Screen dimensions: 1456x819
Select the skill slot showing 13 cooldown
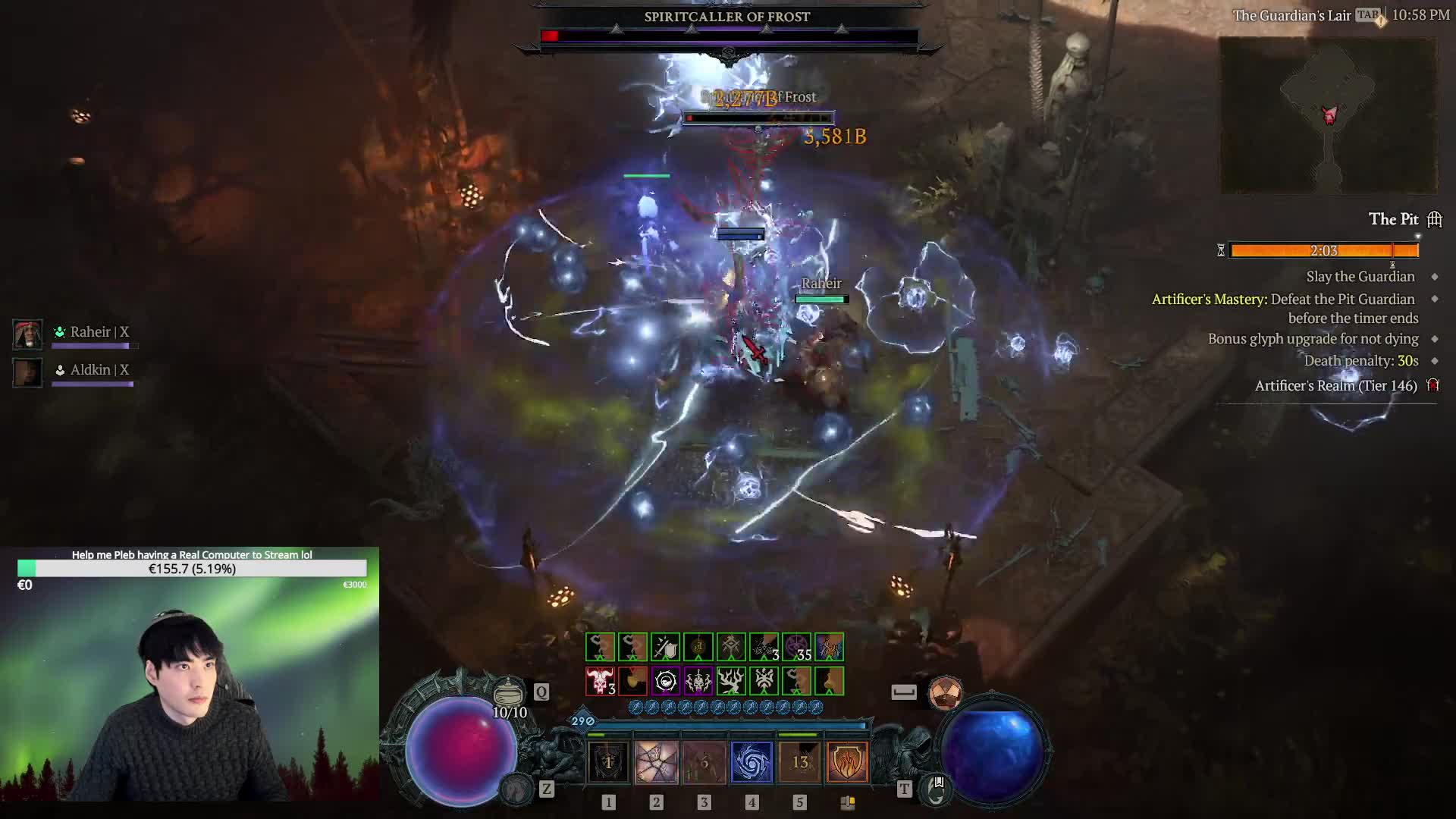click(x=799, y=761)
